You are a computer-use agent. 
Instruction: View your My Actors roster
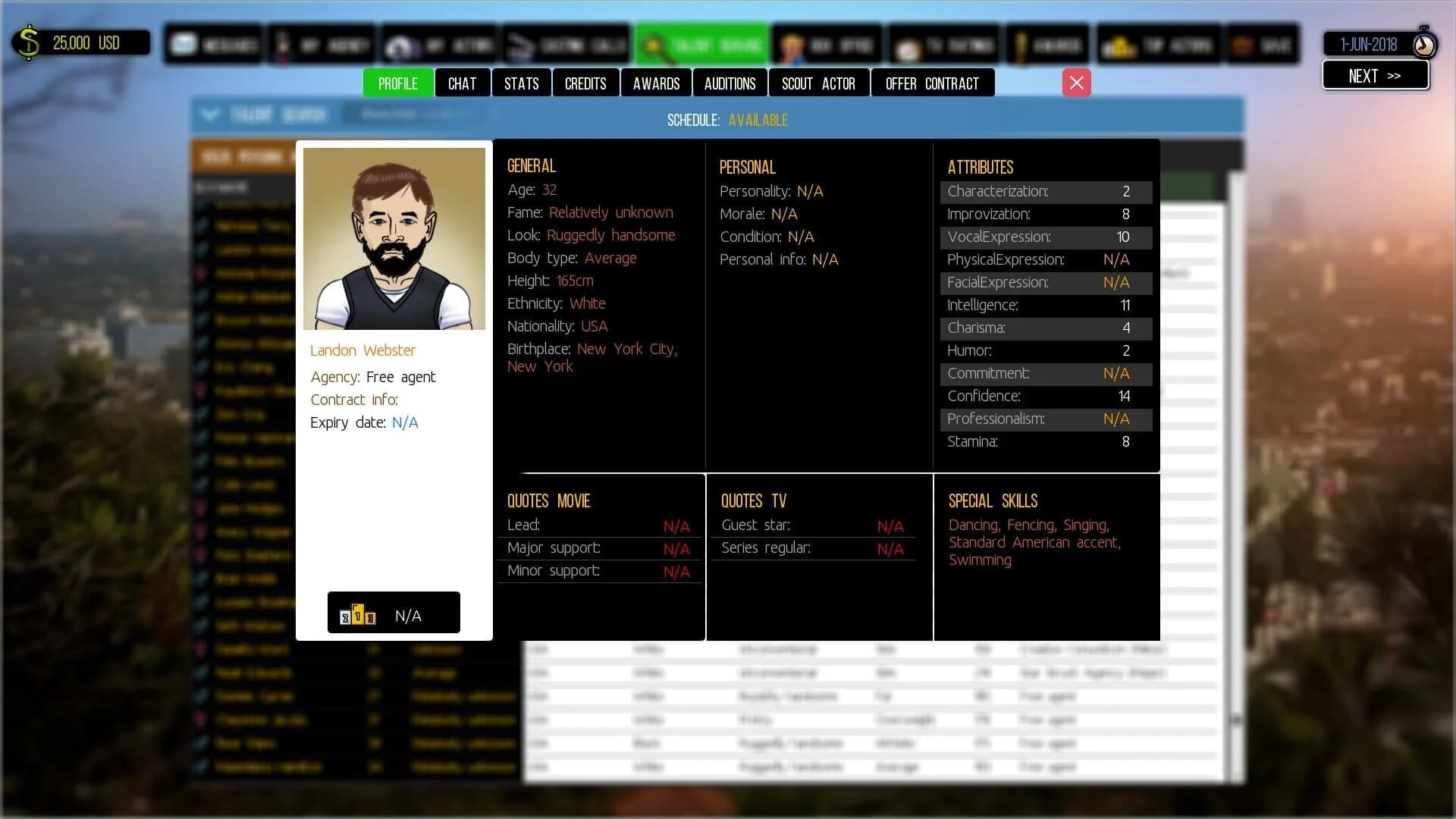coord(440,44)
